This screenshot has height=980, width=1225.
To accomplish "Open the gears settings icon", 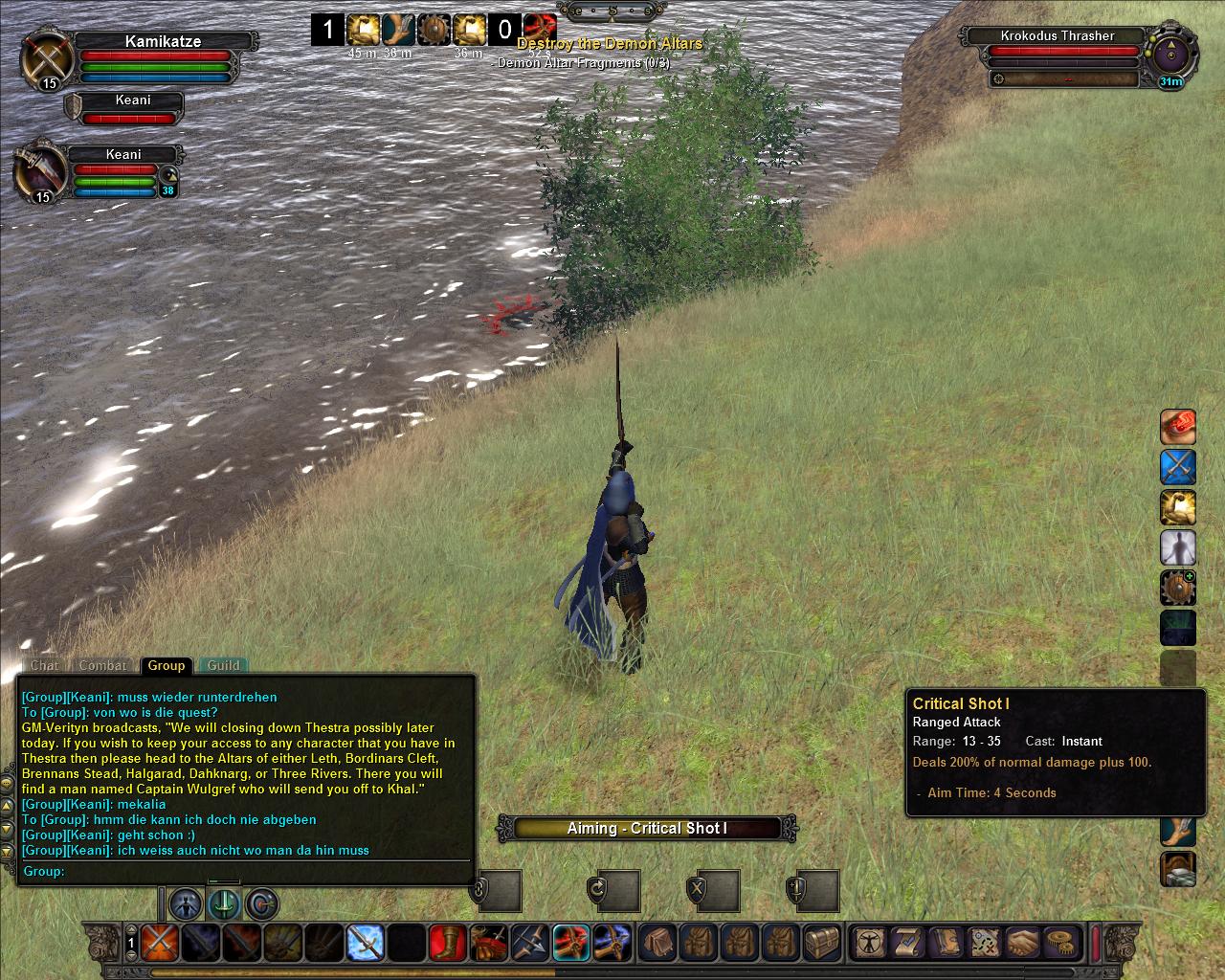I will click(x=1060, y=942).
